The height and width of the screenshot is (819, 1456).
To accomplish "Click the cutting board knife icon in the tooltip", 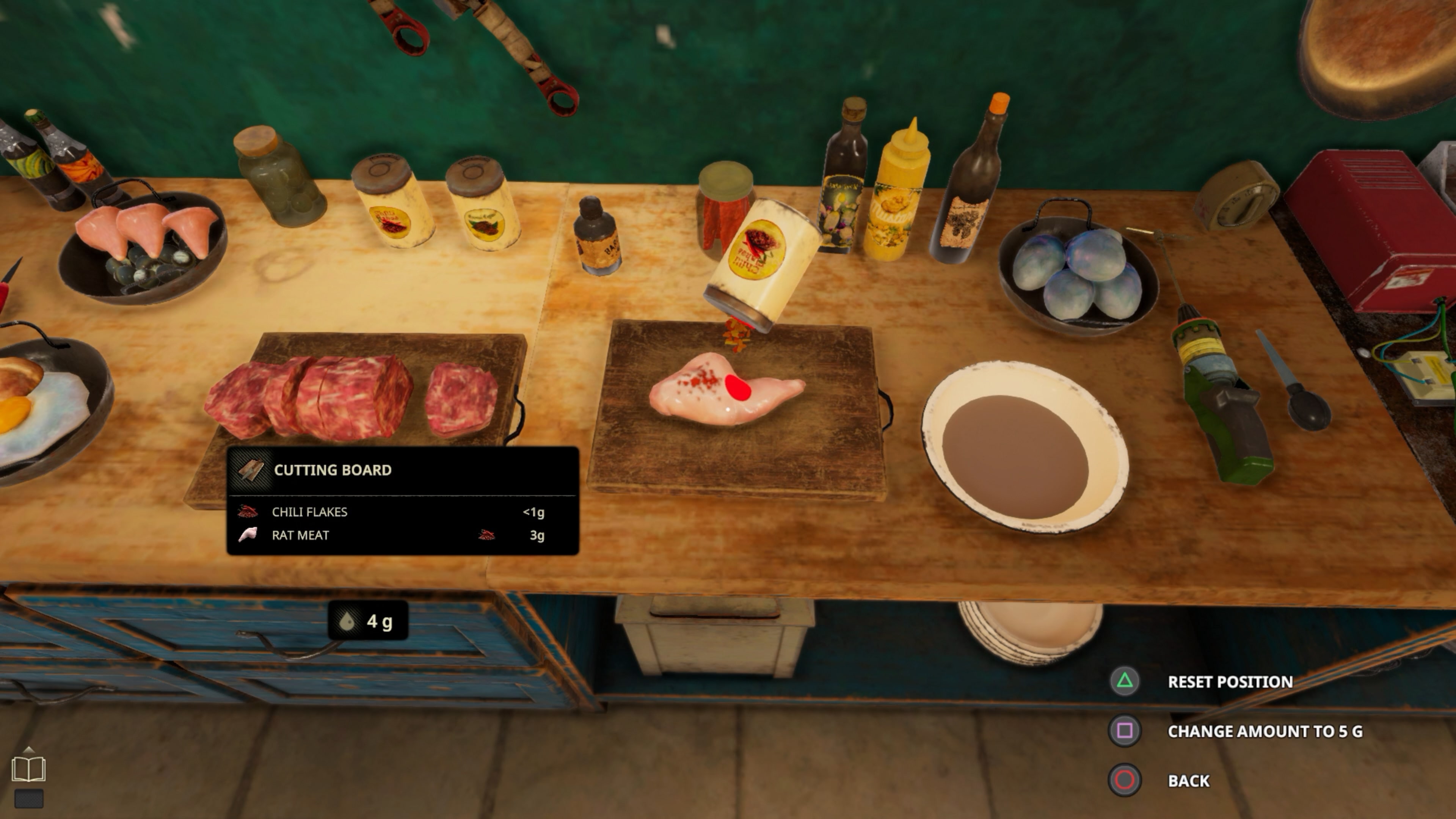I will 251,469.
